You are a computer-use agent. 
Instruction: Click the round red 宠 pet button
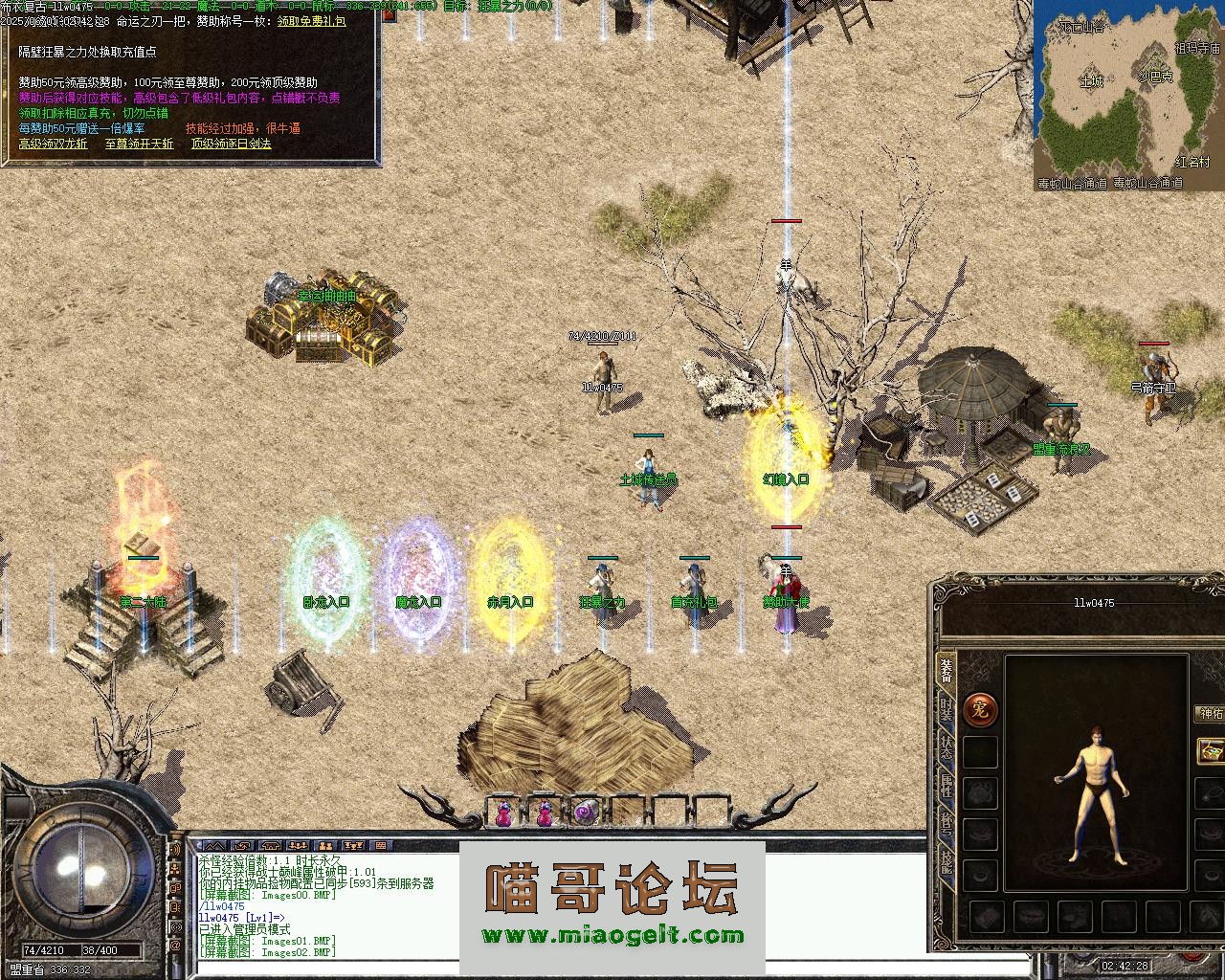[x=980, y=709]
